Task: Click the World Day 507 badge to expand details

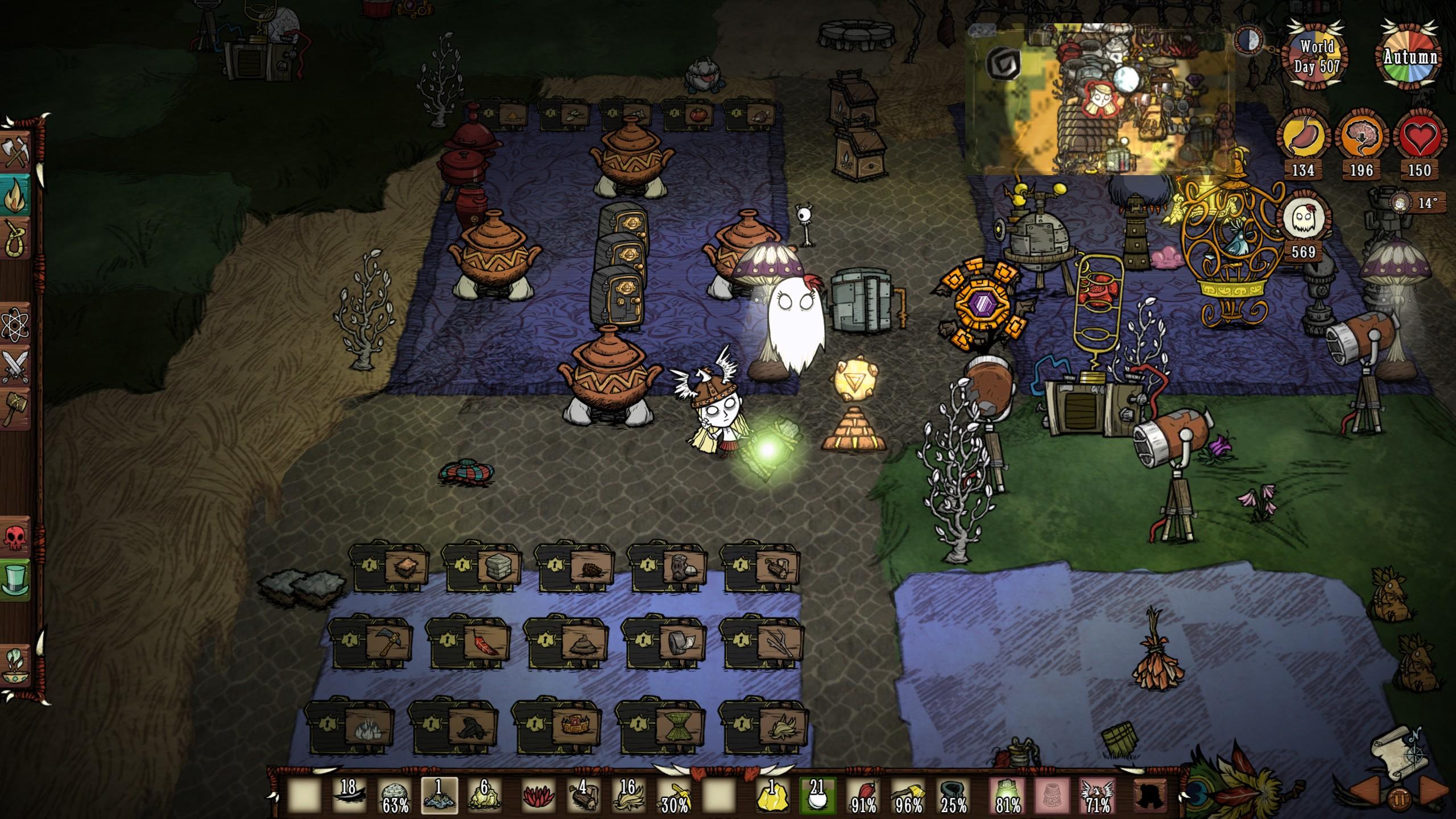Action: tap(1314, 57)
